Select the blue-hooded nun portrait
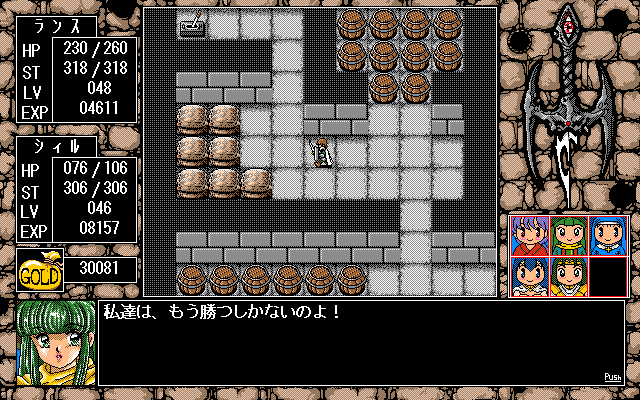This screenshot has height=400, width=640. [x=607, y=236]
